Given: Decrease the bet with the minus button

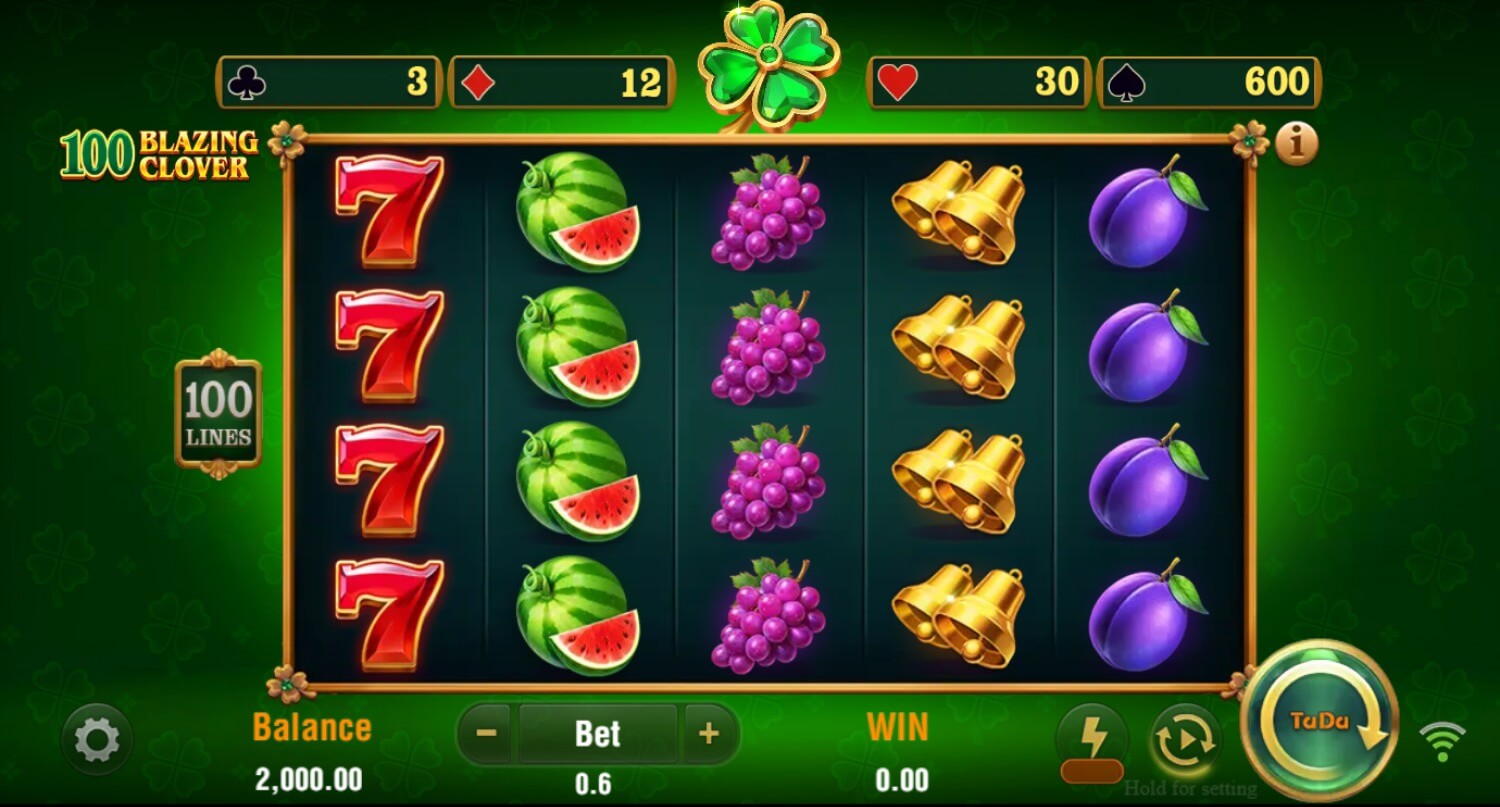Looking at the screenshot, I should (x=487, y=734).
